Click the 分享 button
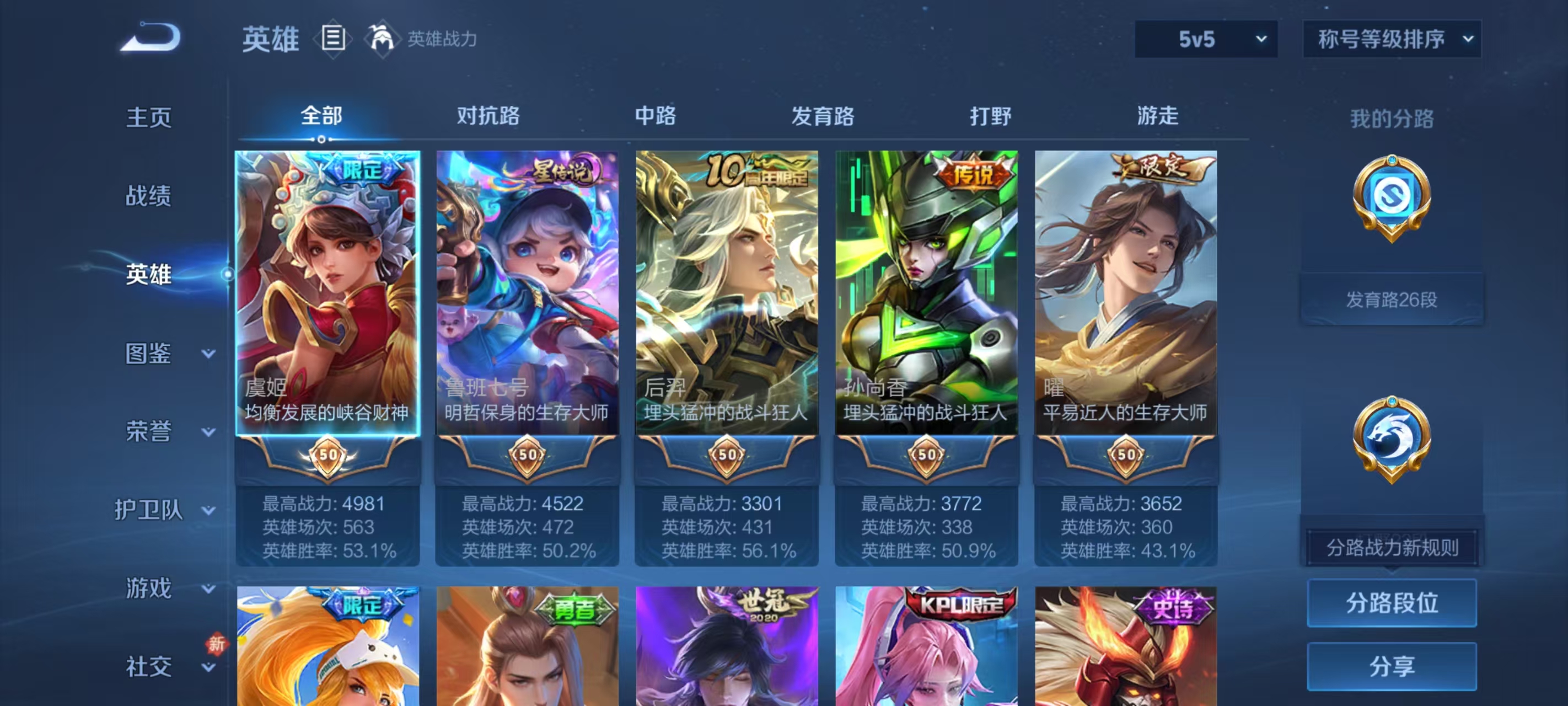1568x706 pixels. point(1392,667)
